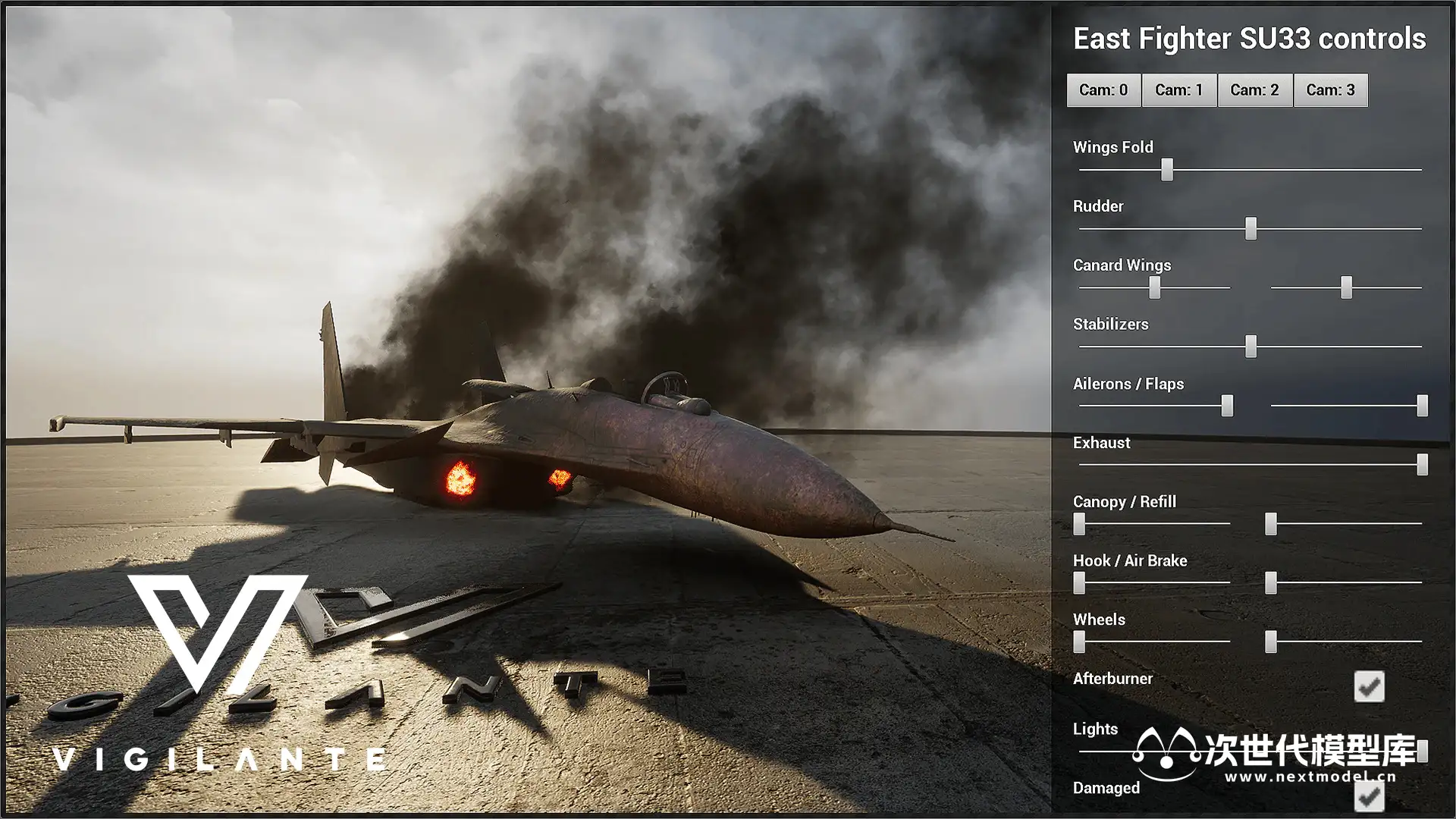Click the Refill slider handle on the right
1456x819 pixels.
(x=1271, y=523)
